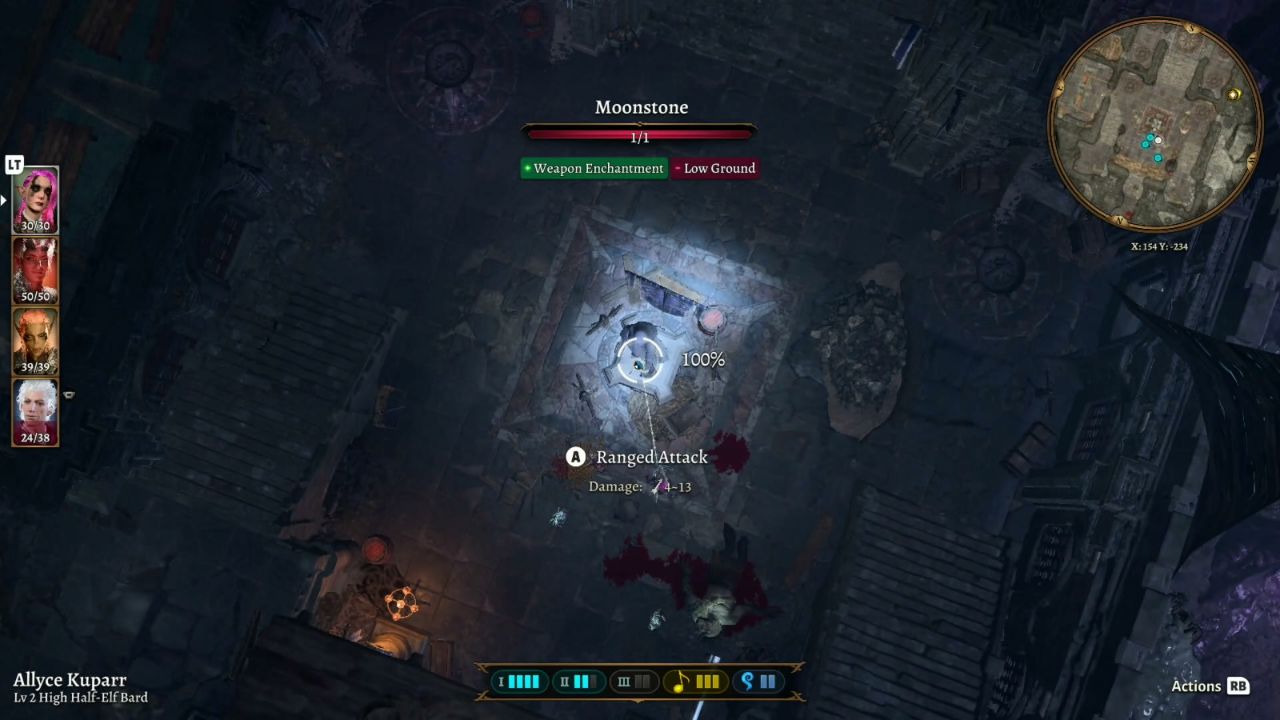This screenshot has width=1280, height=720.
Task: Click the Moonstone enemy name label
Action: 640,107
